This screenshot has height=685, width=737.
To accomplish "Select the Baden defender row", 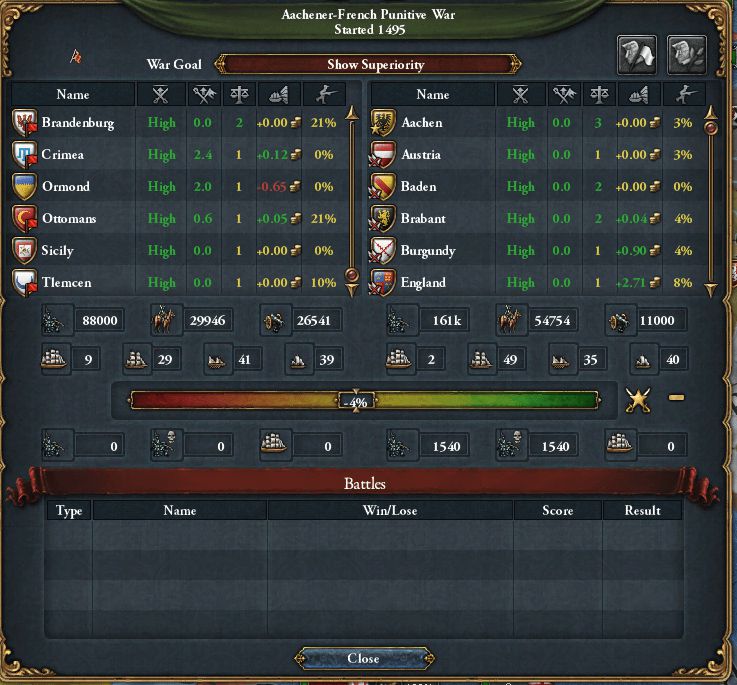I will click(x=419, y=187).
